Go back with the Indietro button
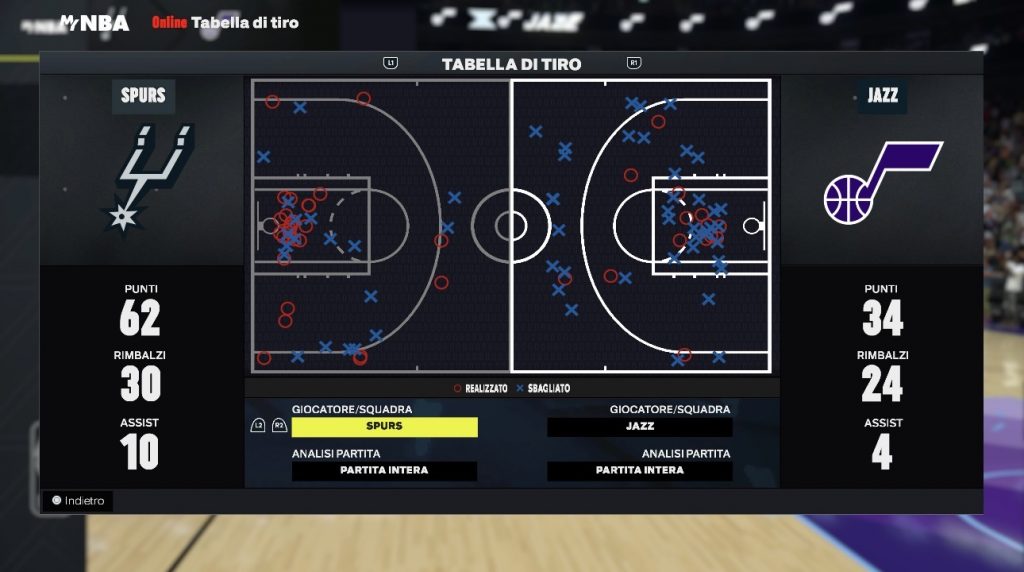 [78, 501]
